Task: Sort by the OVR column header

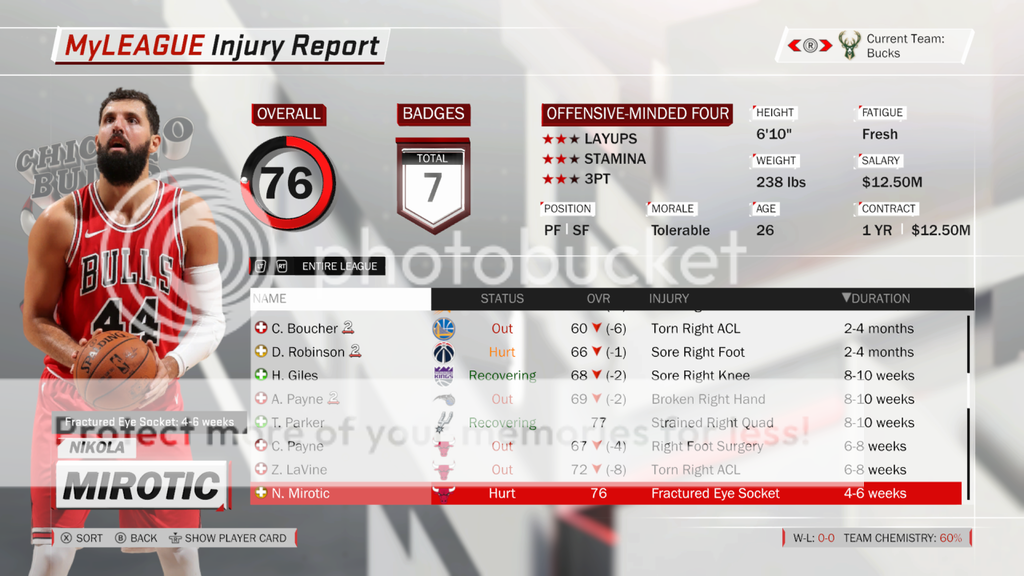Action: point(598,298)
